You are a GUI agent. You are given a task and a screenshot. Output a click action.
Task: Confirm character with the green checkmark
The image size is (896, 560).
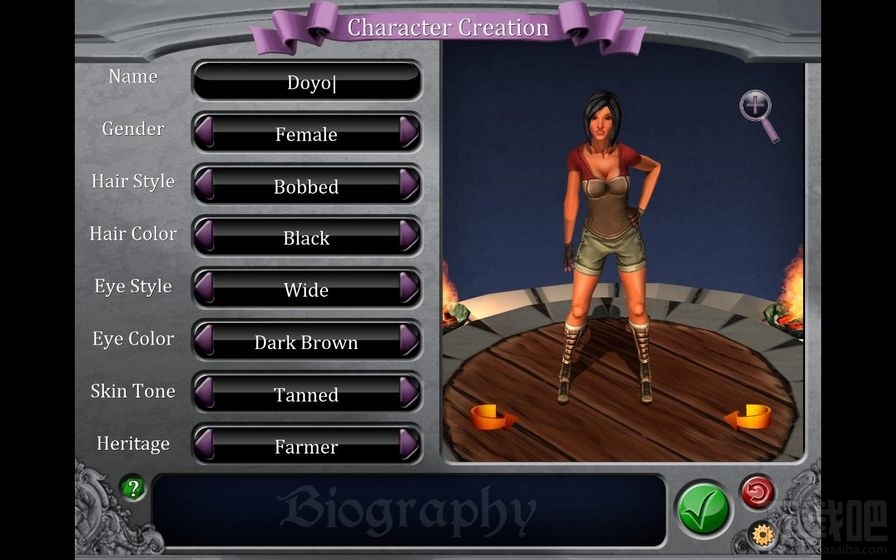pos(703,508)
